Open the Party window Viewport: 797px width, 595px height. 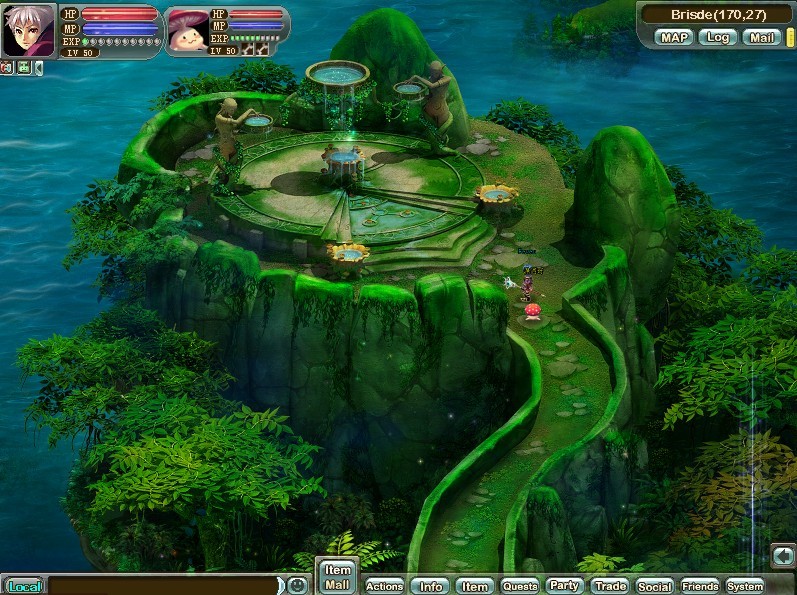pyautogui.click(x=564, y=586)
